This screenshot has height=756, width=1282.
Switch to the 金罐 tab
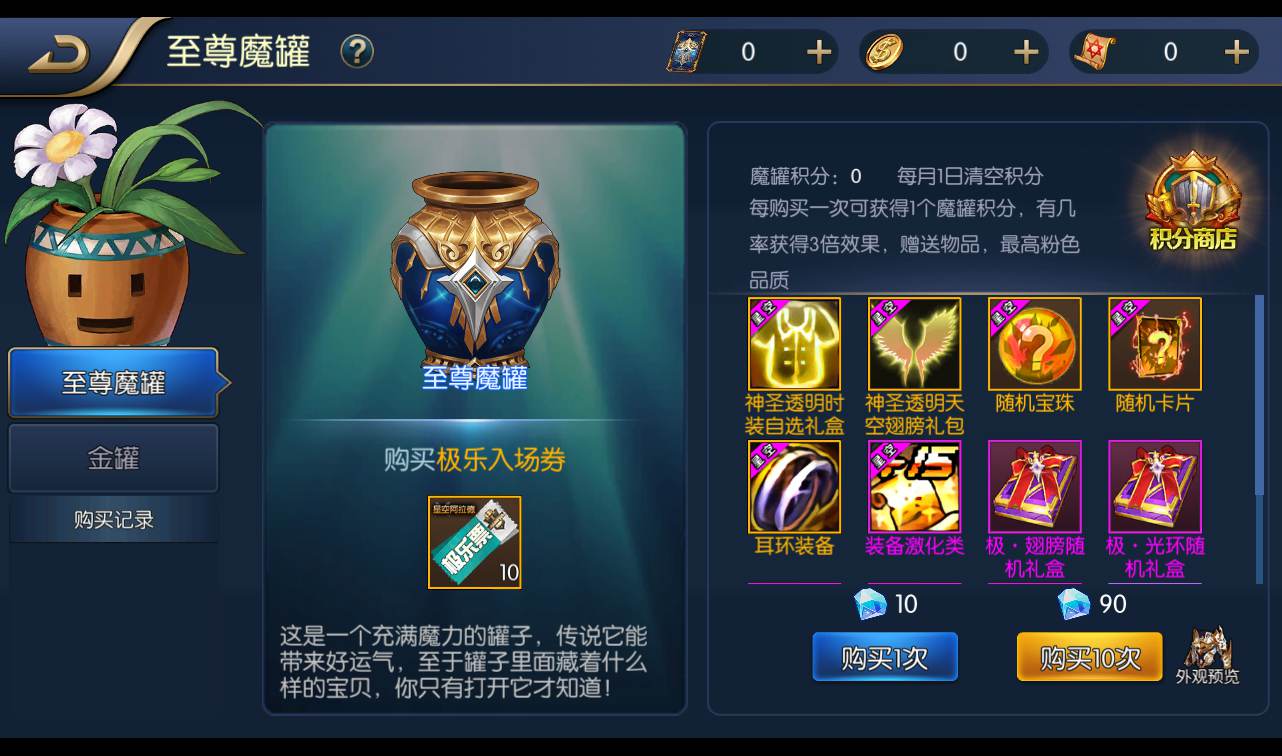point(113,458)
